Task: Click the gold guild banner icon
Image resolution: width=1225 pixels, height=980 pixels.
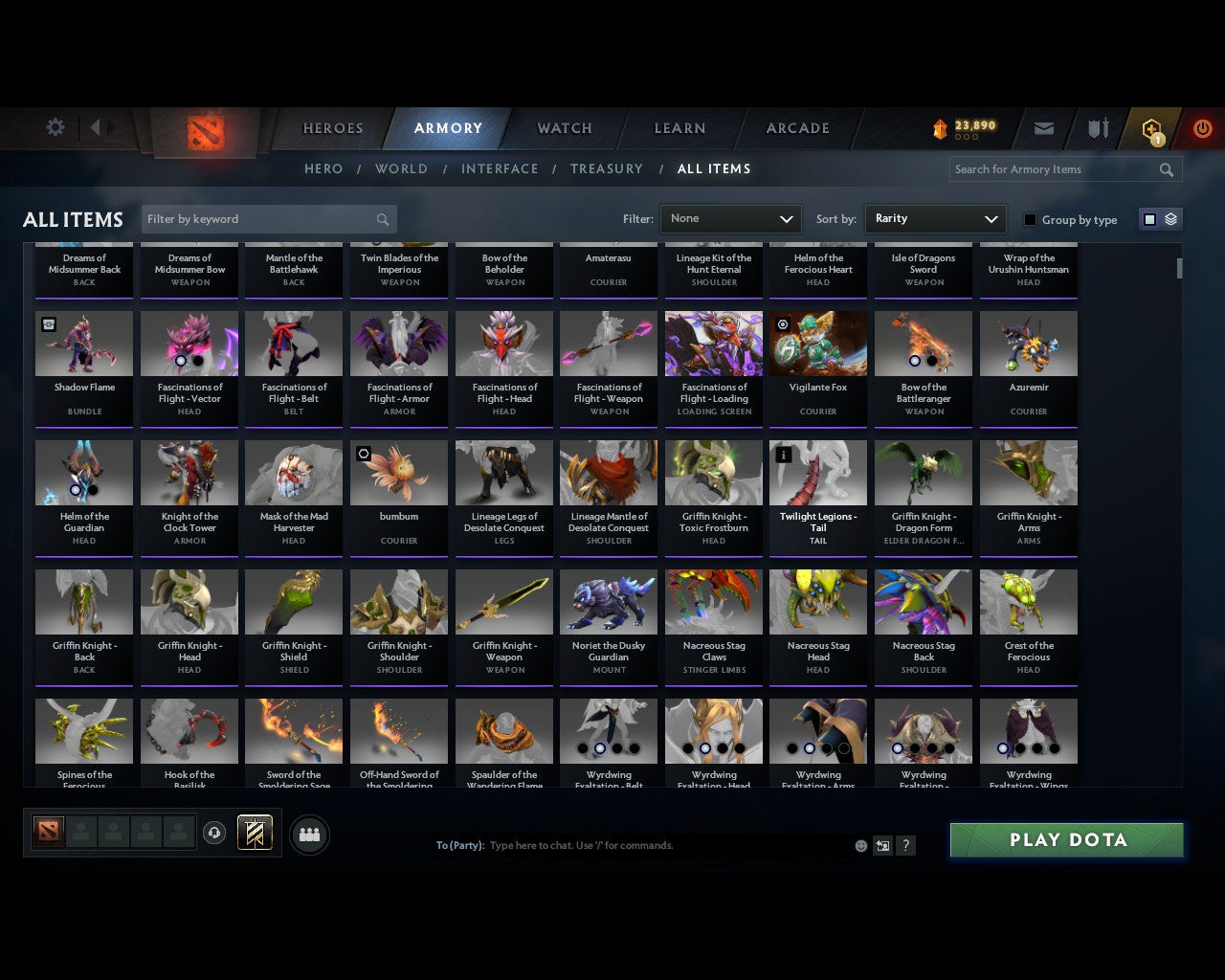Action: coord(256,832)
